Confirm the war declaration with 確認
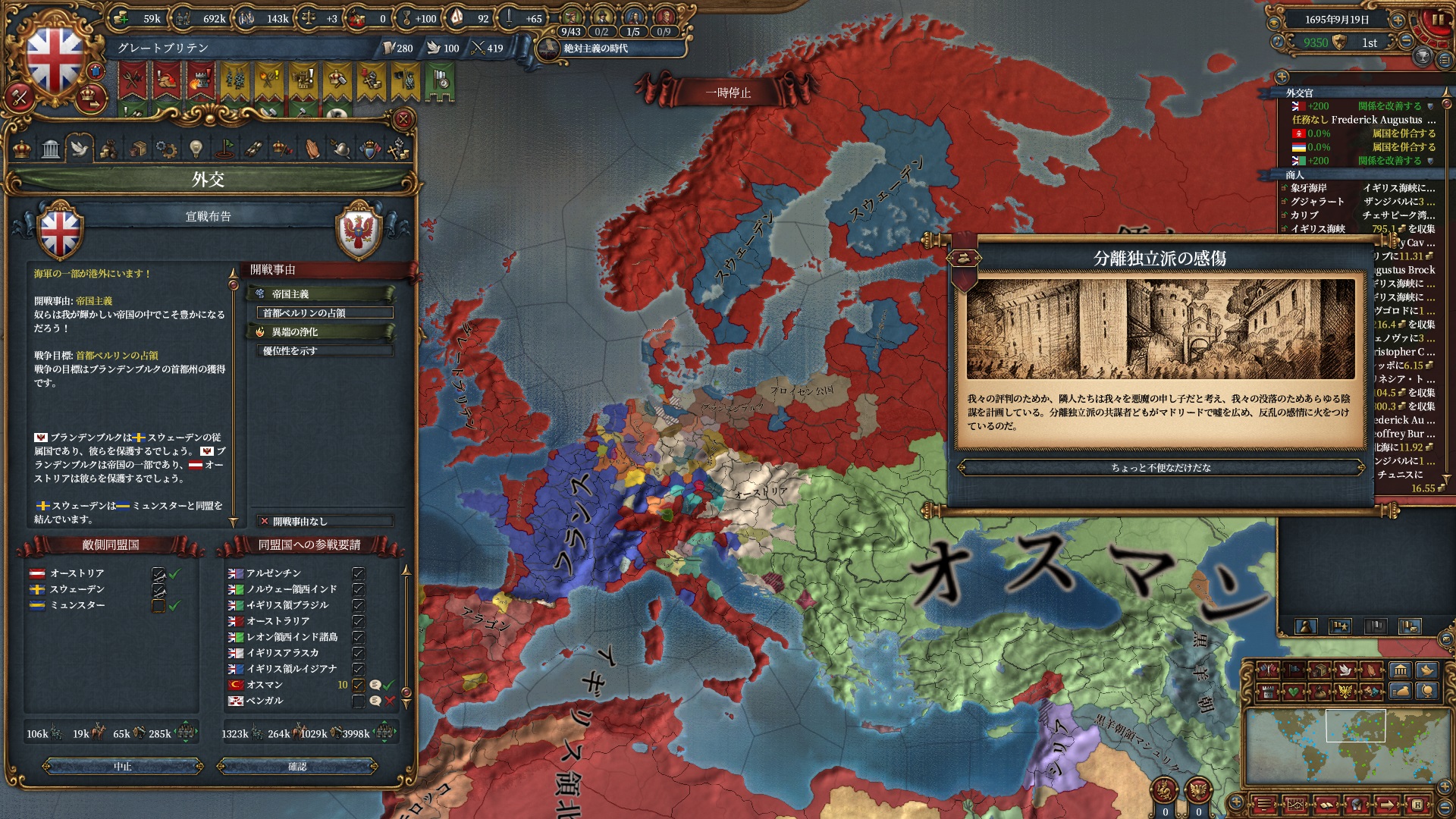 pyautogui.click(x=297, y=767)
